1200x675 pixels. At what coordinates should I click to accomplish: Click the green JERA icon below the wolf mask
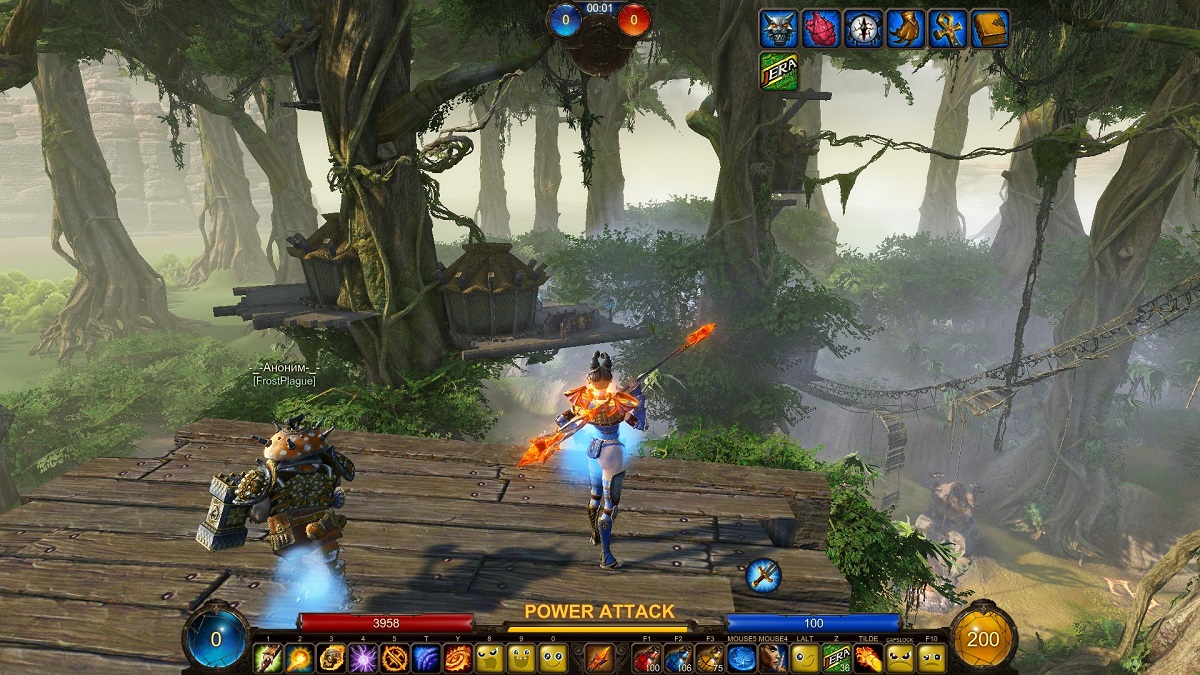(x=777, y=71)
